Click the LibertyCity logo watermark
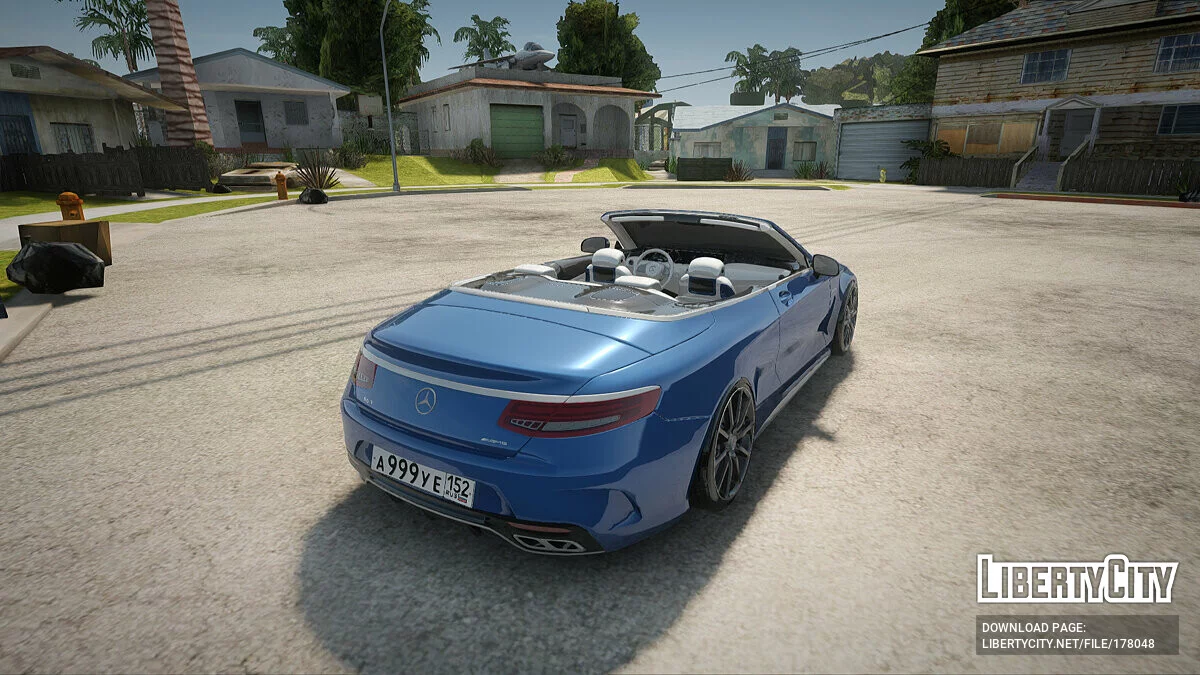This screenshot has height=675, width=1200. (x=1077, y=579)
